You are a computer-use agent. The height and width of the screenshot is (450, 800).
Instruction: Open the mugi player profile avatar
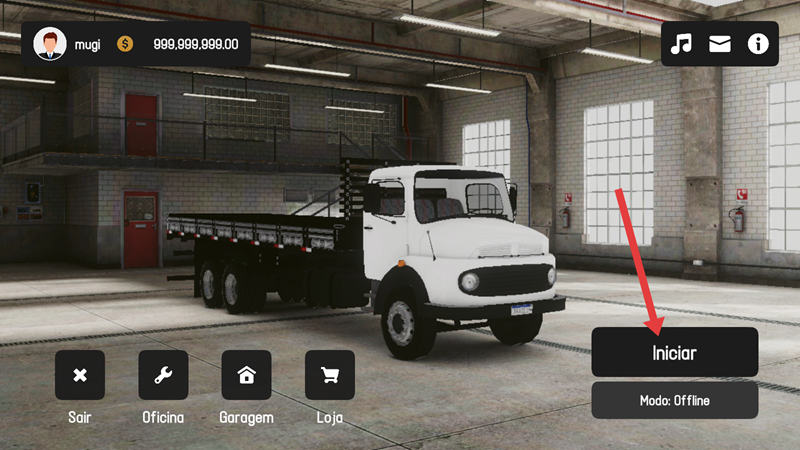(x=50, y=44)
